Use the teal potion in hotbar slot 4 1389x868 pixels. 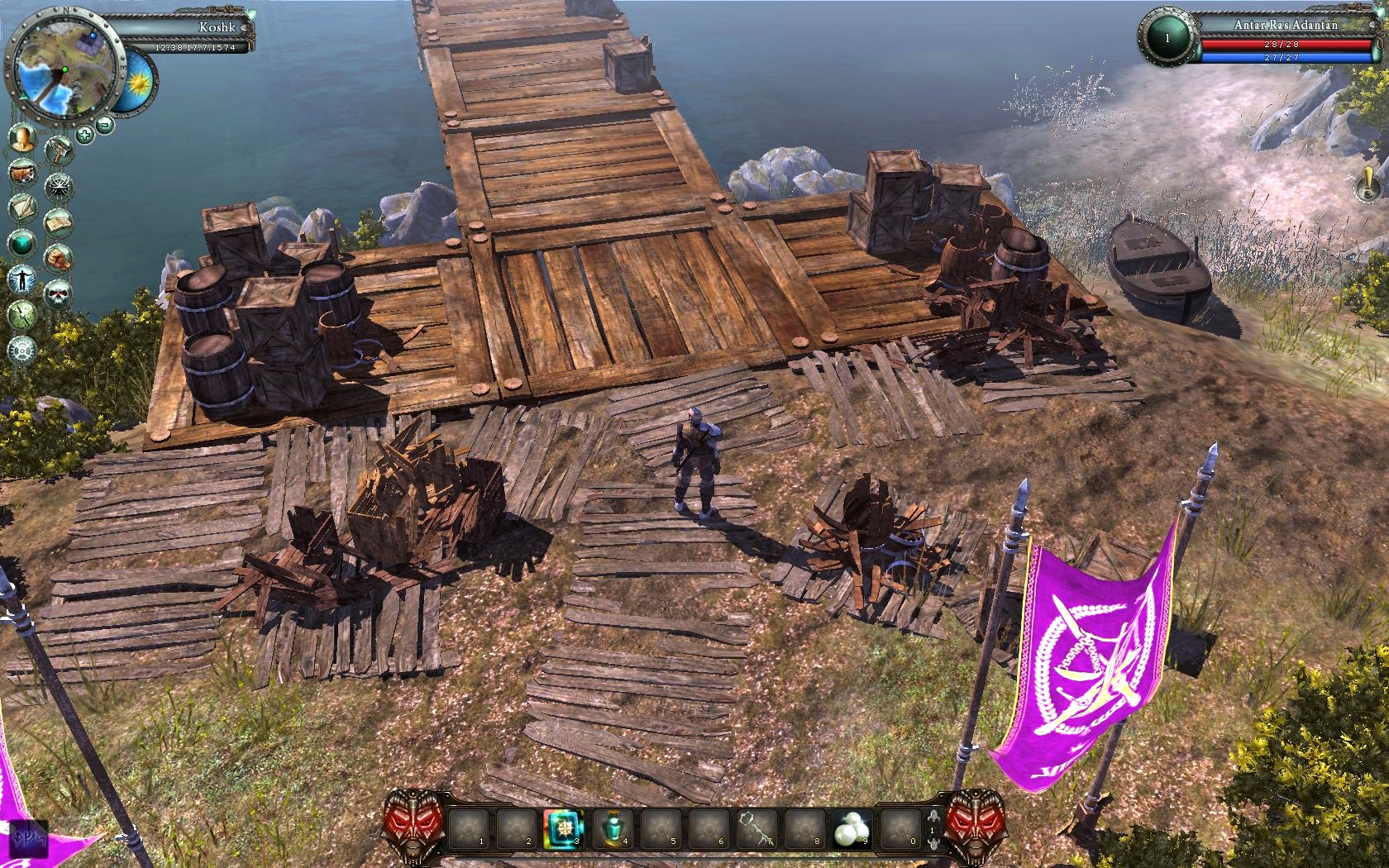click(613, 827)
